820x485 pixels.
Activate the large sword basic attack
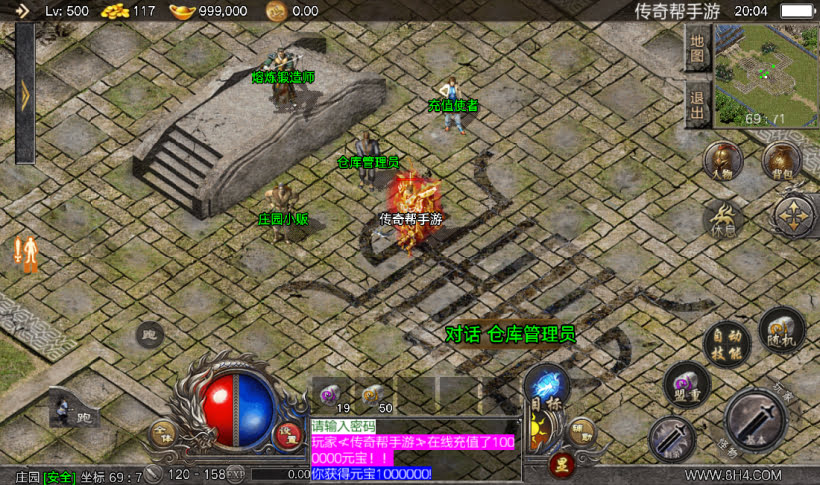point(757,419)
